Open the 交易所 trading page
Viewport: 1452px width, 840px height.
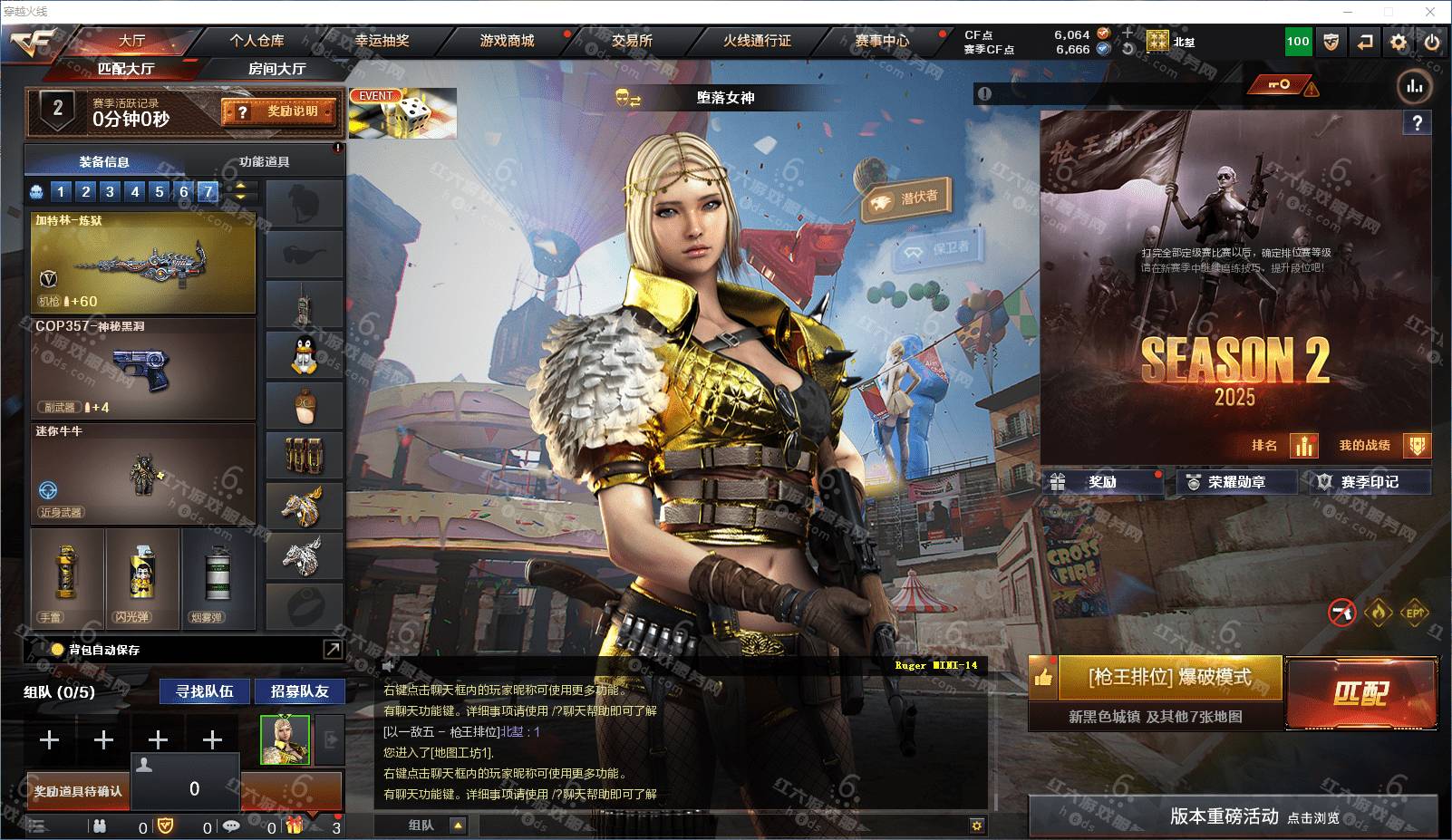[632, 41]
